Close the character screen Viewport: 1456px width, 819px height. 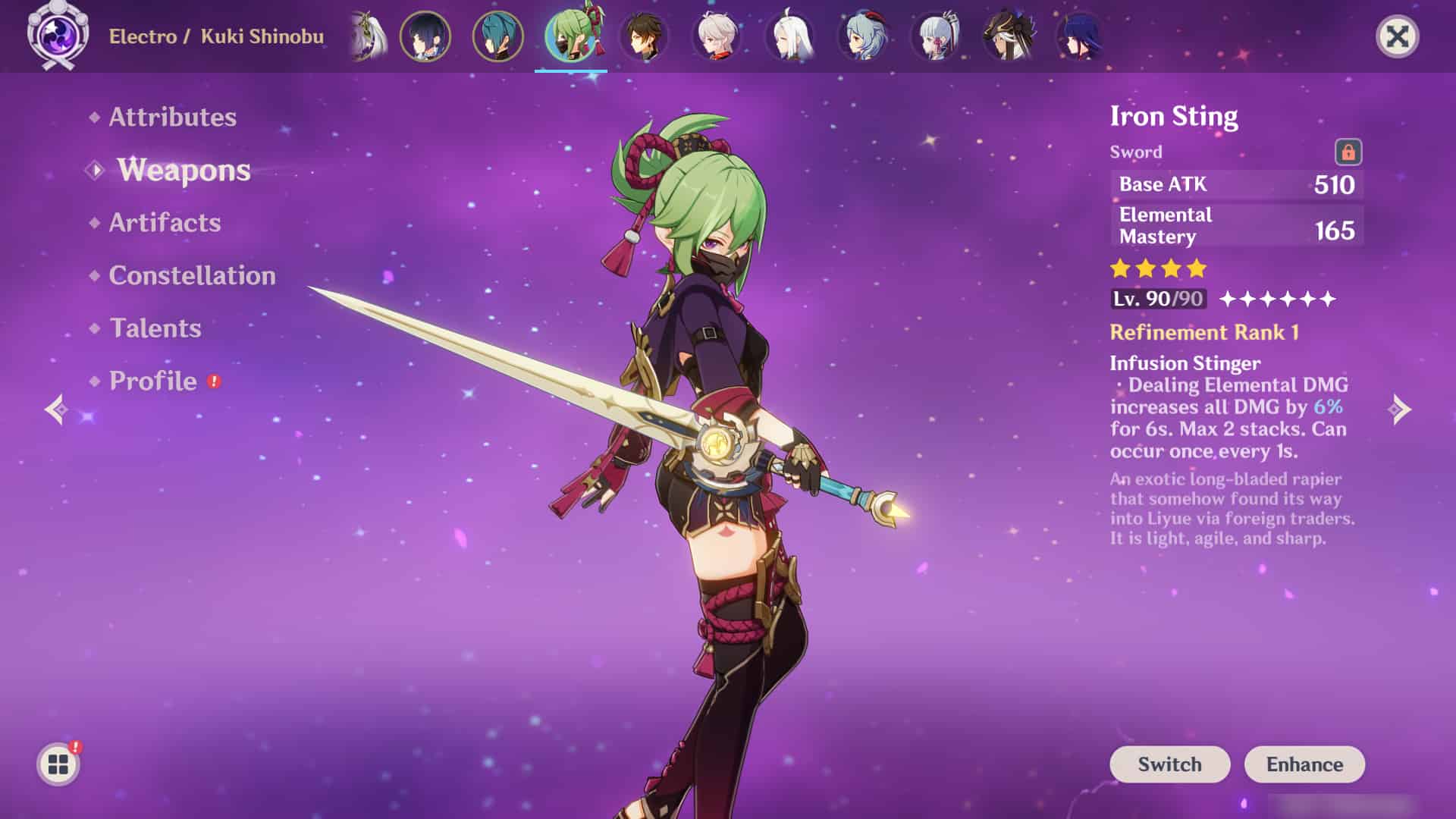(x=1397, y=36)
